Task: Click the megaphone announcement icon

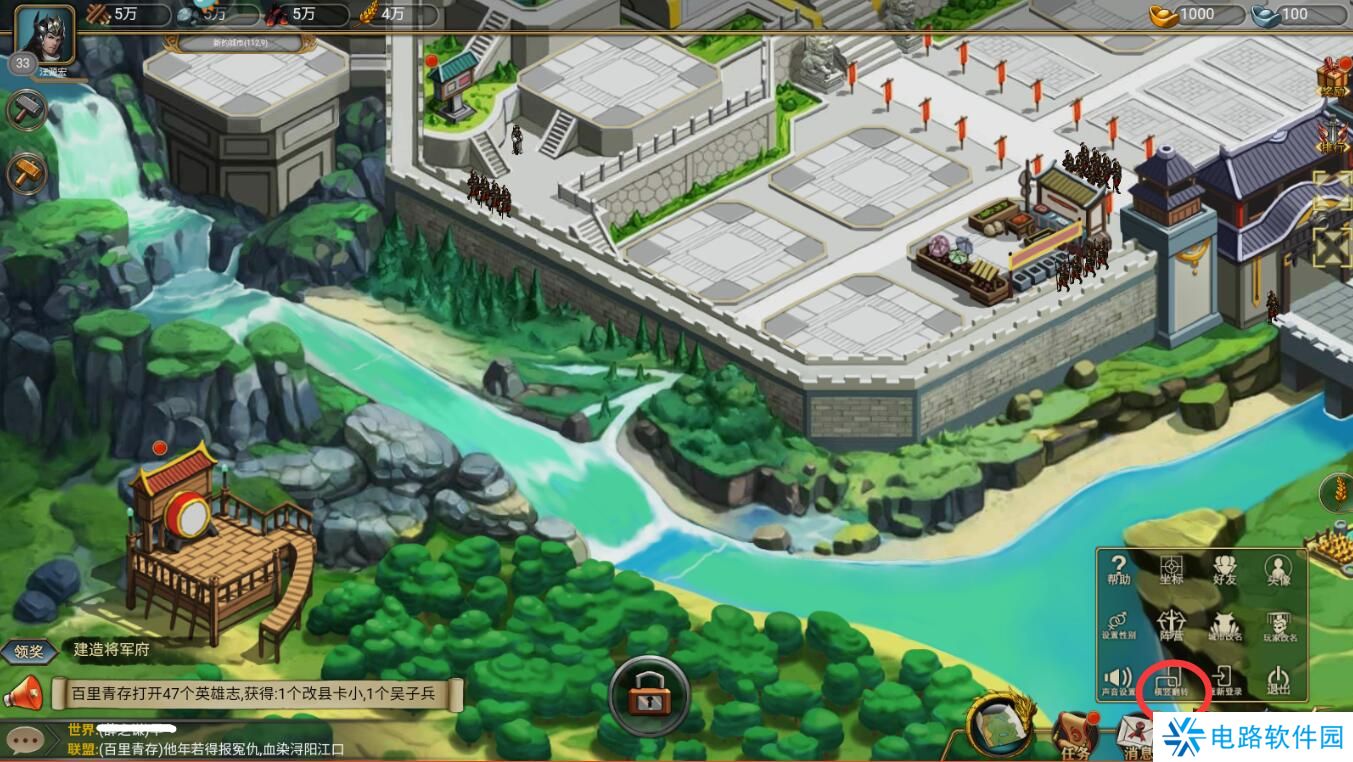Action: click(23, 692)
